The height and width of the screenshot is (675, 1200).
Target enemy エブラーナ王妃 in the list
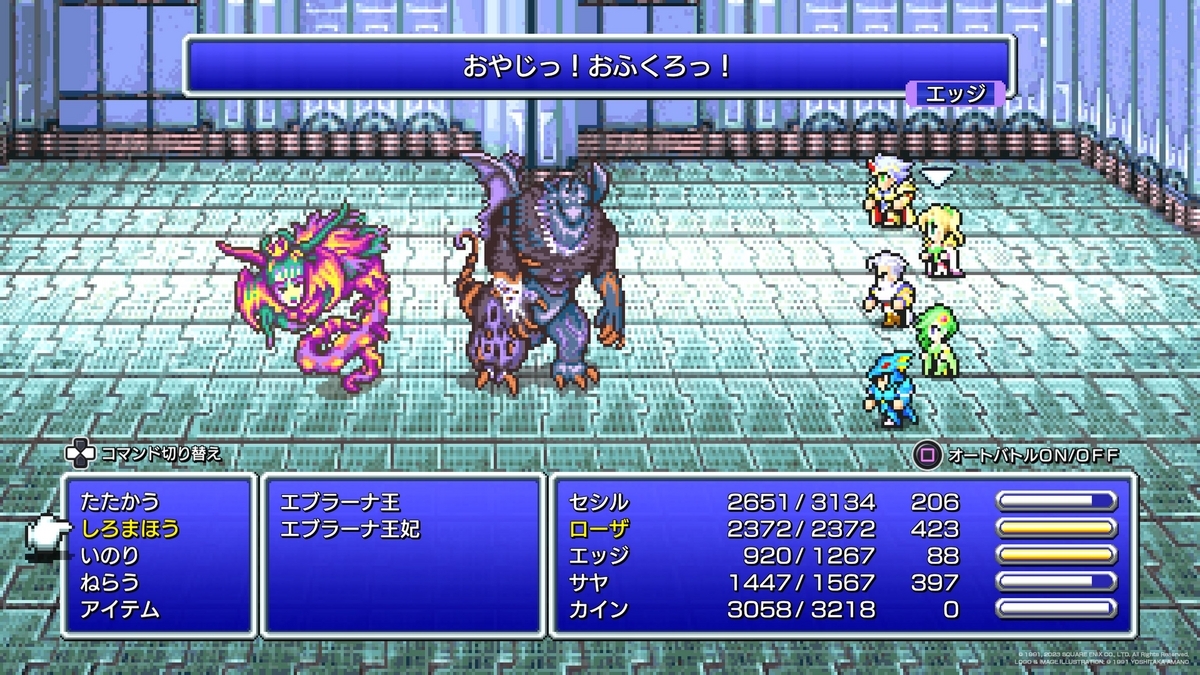350,529
